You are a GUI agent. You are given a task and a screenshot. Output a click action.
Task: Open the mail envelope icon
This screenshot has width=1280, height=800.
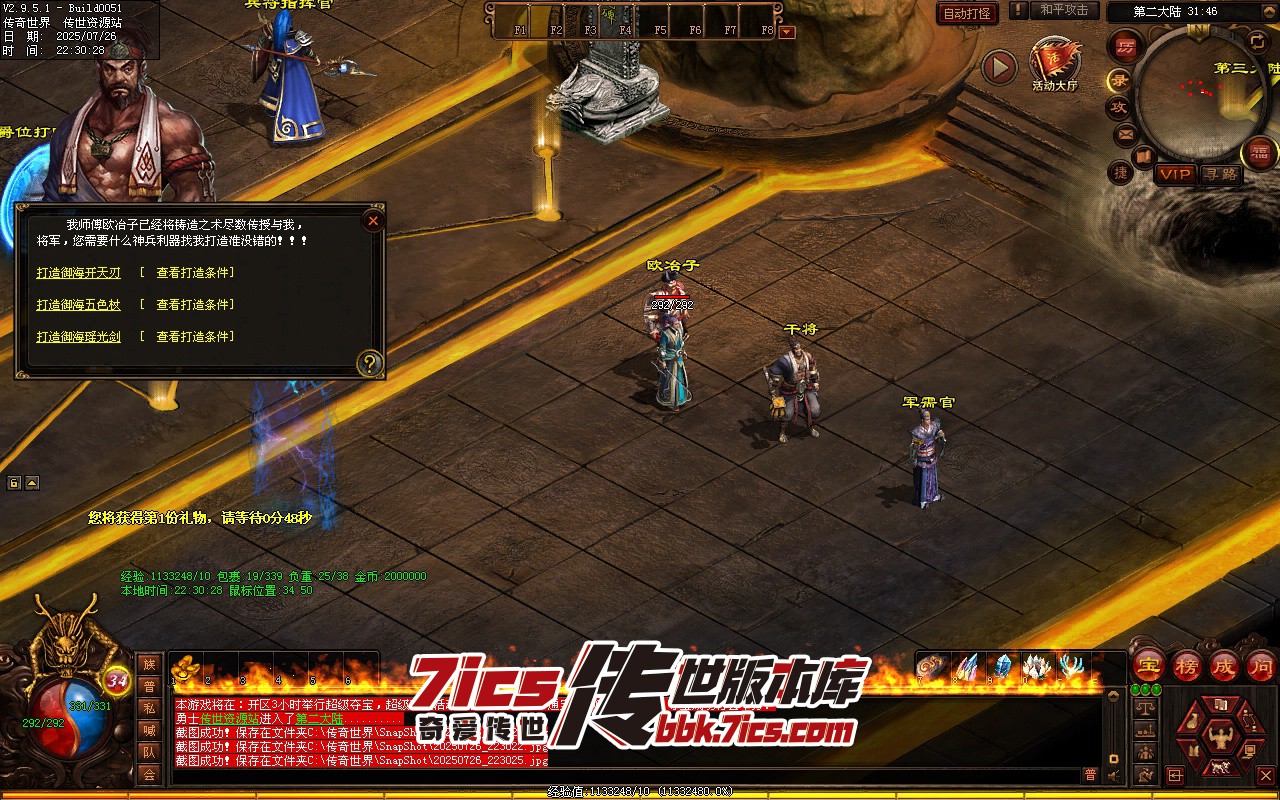tap(1126, 133)
